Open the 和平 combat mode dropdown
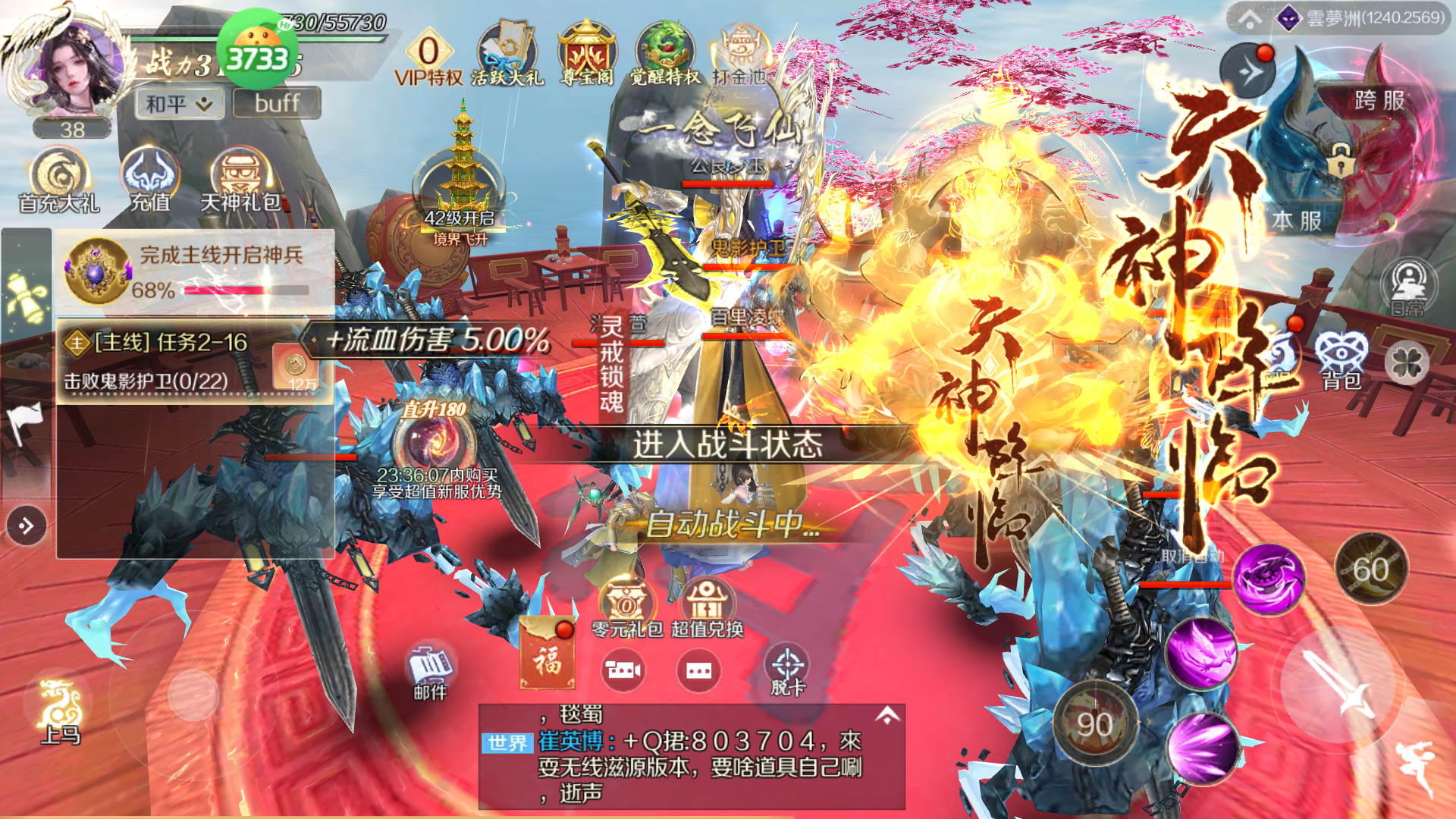The width and height of the screenshot is (1456, 819). 180,104
